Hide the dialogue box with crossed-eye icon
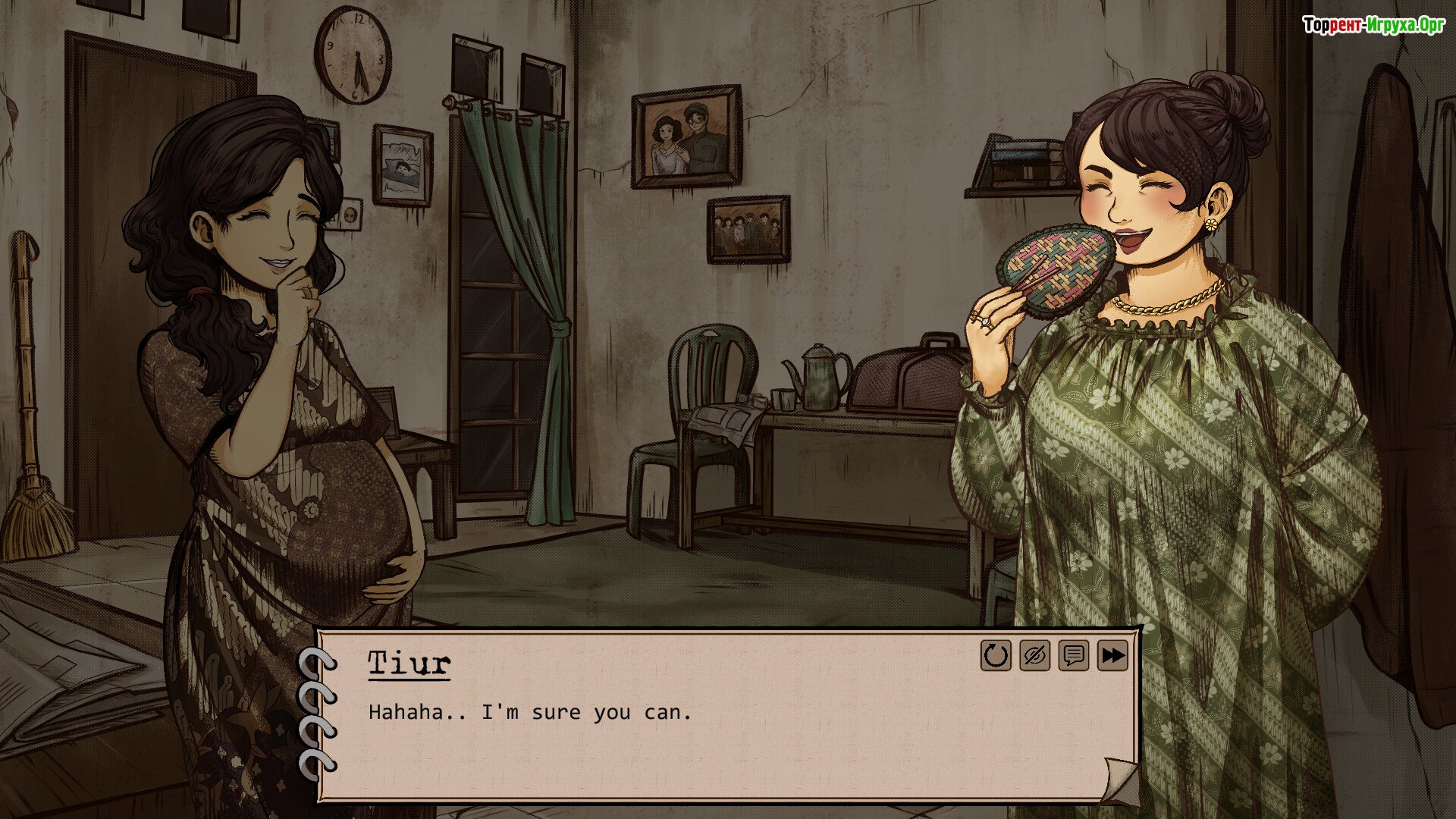This screenshot has width=1456, height=819. 1034,656
